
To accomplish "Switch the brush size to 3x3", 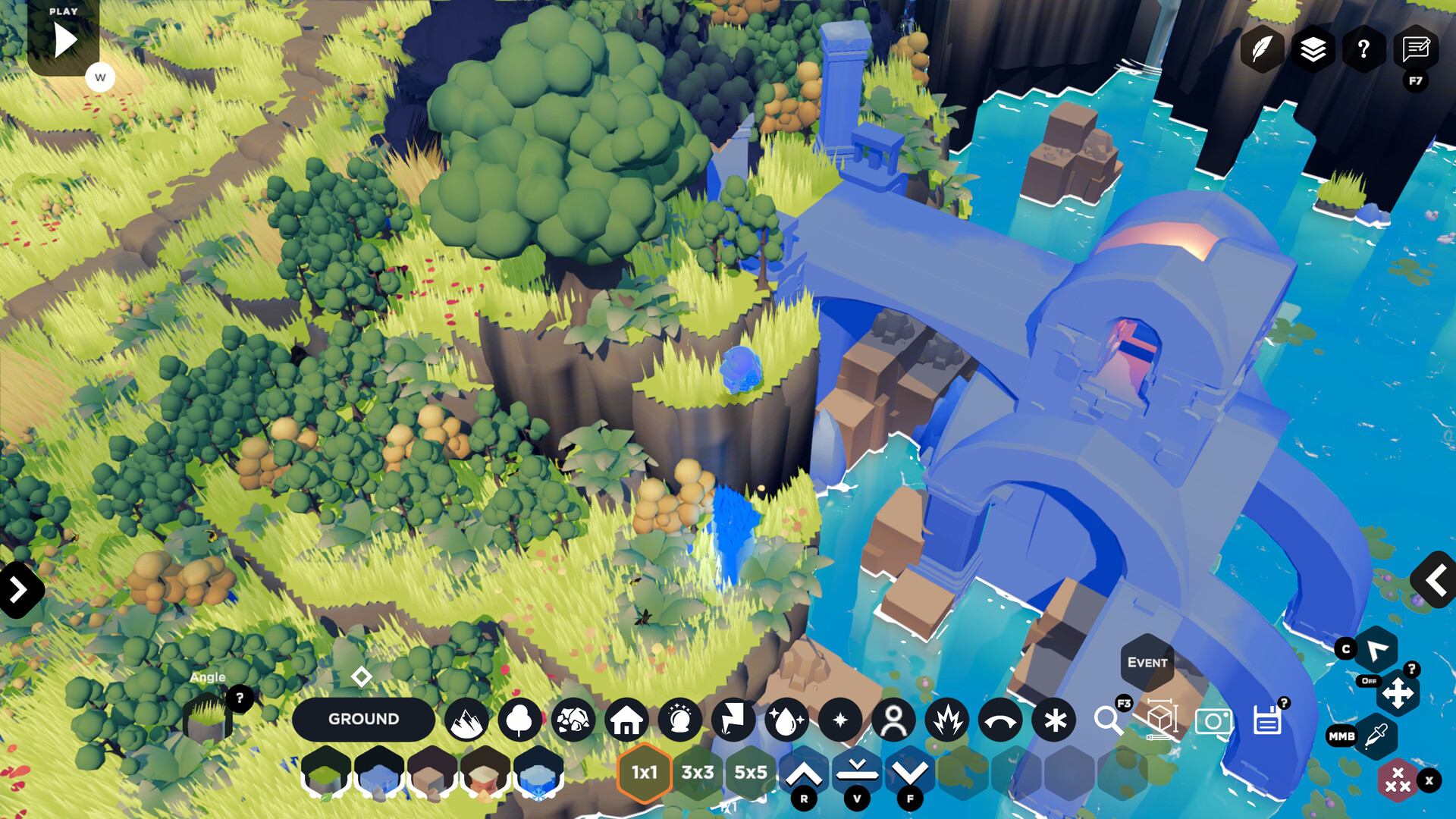I will point(697,772).
